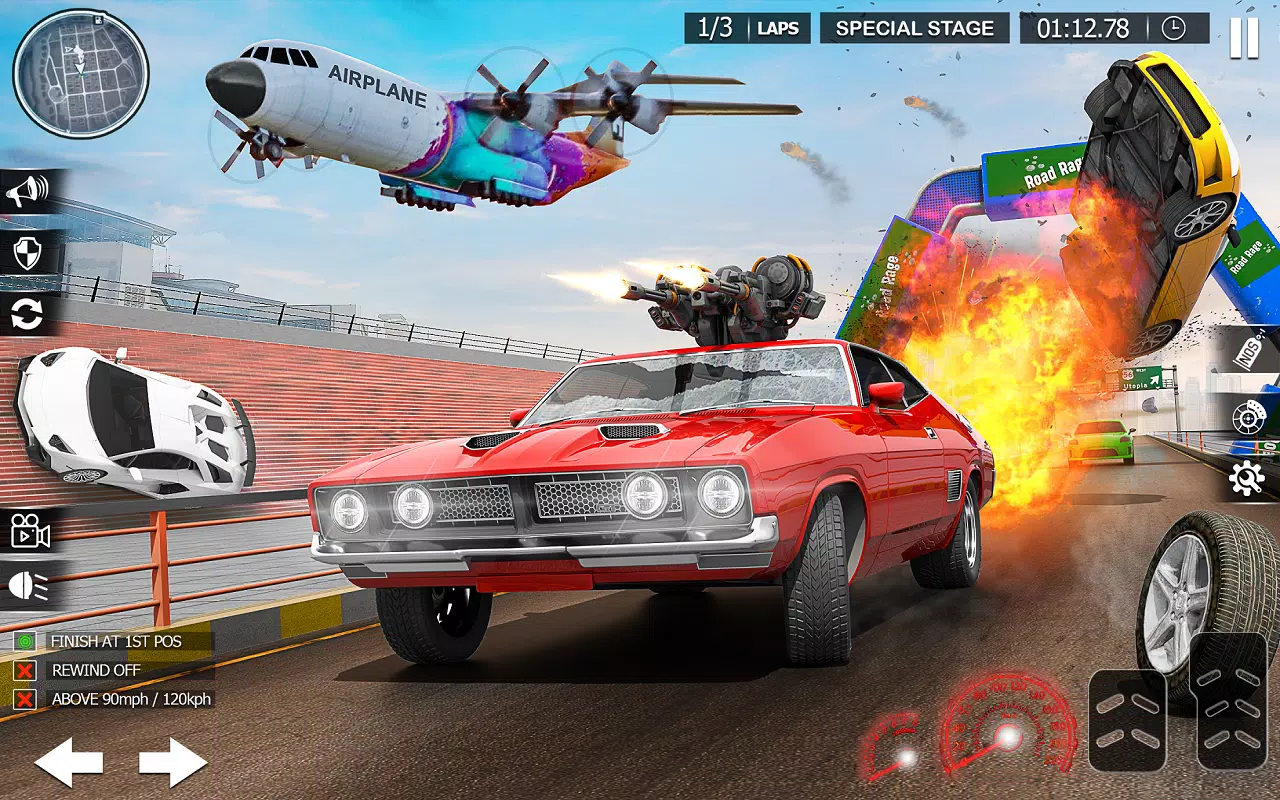
Task: Pause the race
Action: [x=1244, y=37]
